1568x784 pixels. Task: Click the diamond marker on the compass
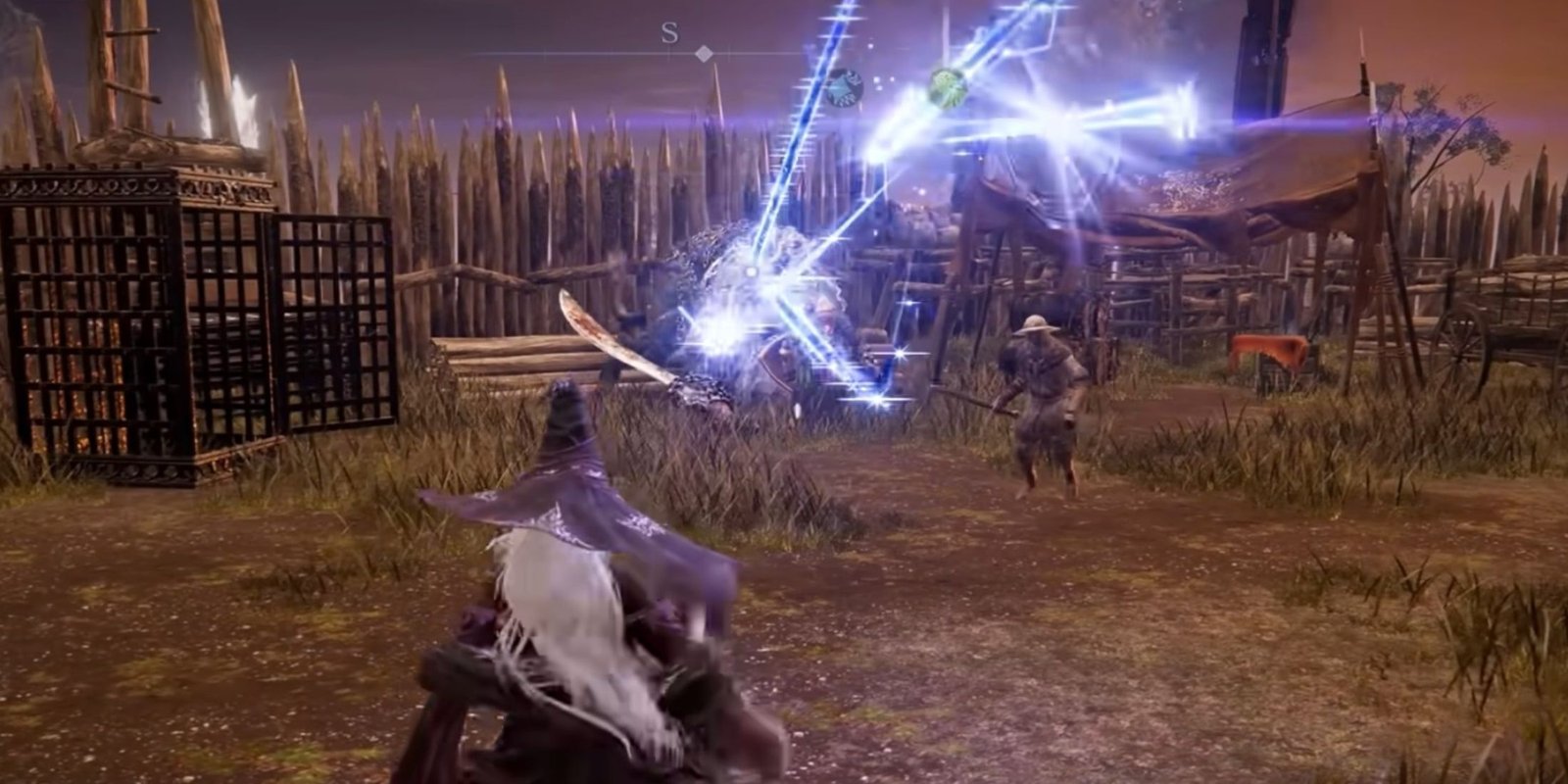pyautogui.click(x=703, y=53)
